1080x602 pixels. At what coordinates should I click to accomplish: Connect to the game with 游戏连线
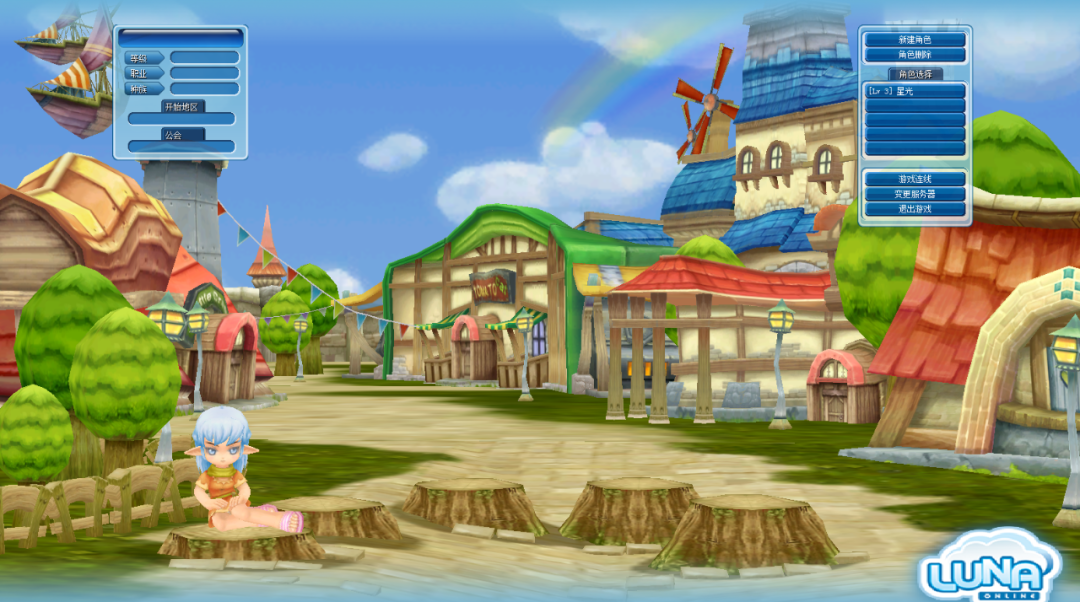[915, 179]
